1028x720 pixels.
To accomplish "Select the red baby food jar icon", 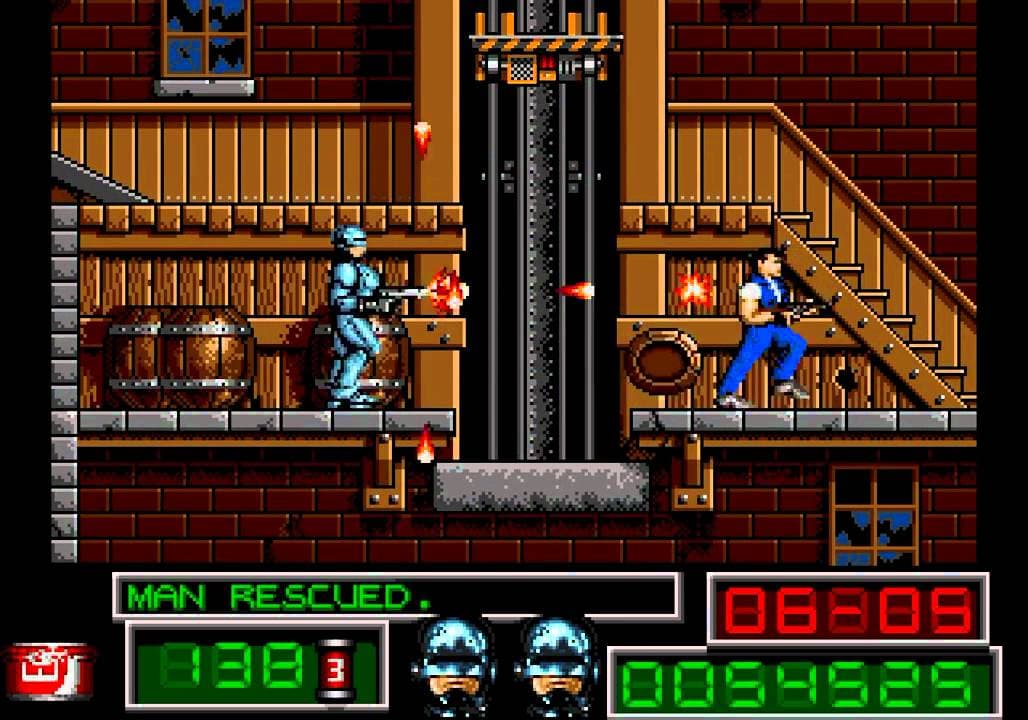I will [50, 669].
